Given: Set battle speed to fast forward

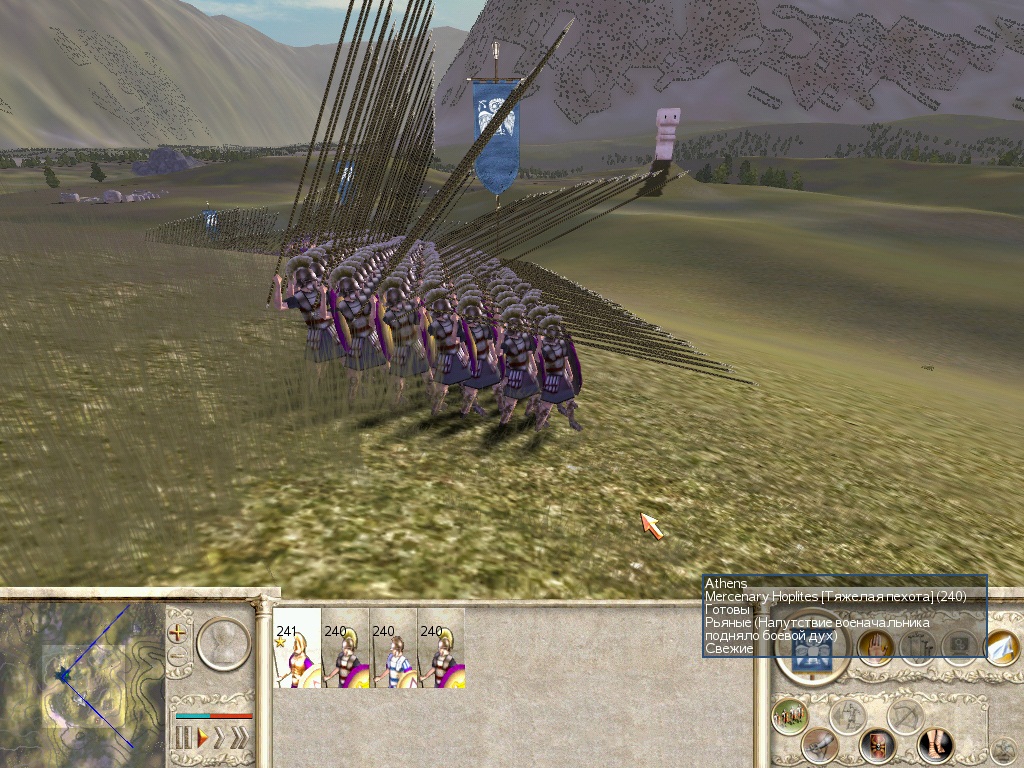Looking at the screenshot, I should coord(220,738).
